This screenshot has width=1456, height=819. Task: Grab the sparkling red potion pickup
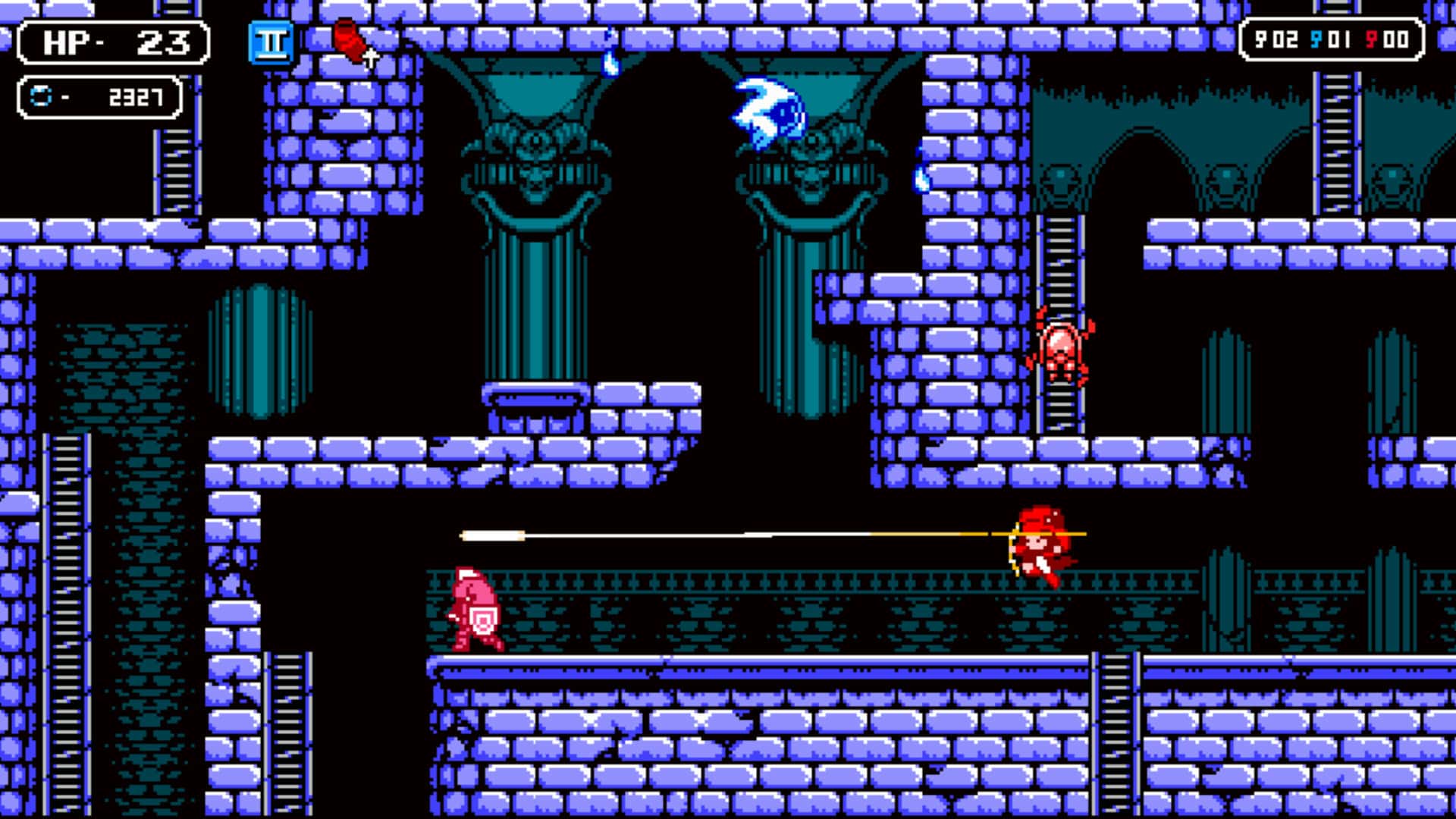point(350,42)
